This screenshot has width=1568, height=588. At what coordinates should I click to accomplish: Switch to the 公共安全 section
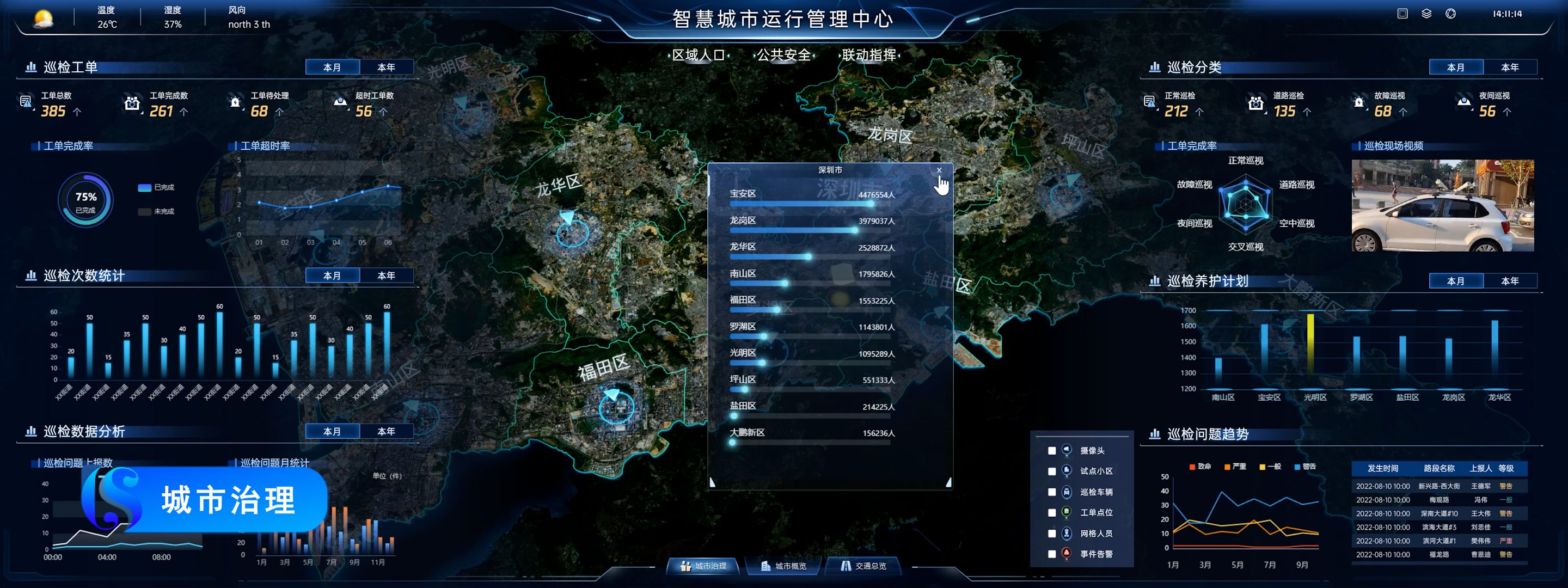point(783,56)
